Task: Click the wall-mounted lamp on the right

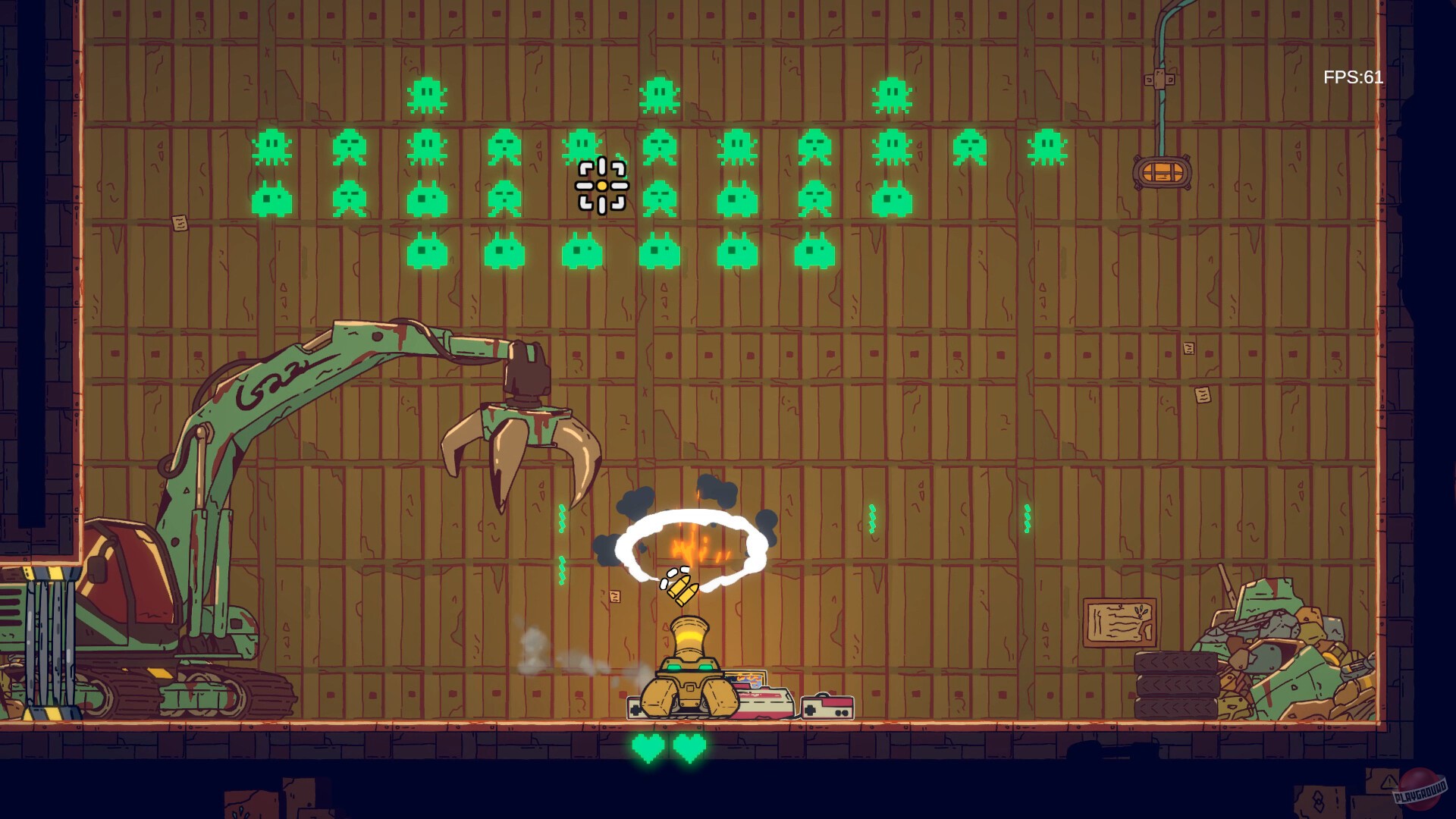Action: pyautogui.click(x=1160, y=173)
